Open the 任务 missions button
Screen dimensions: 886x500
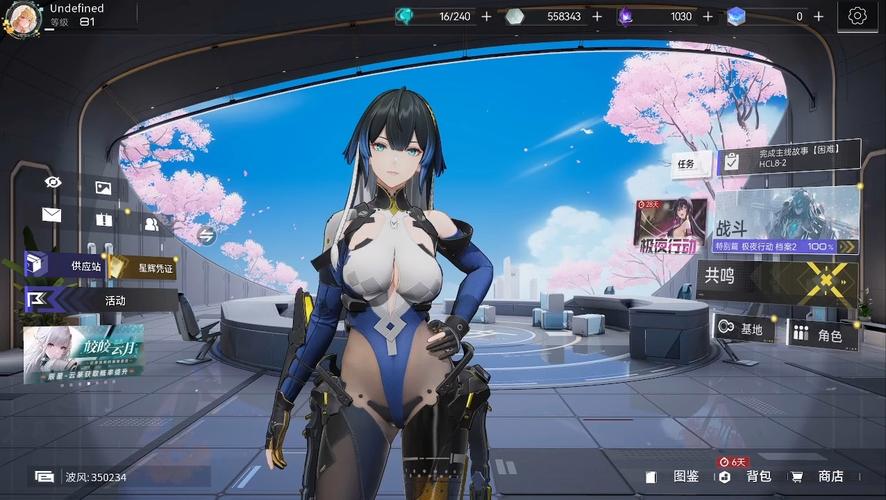click(685, 164)
